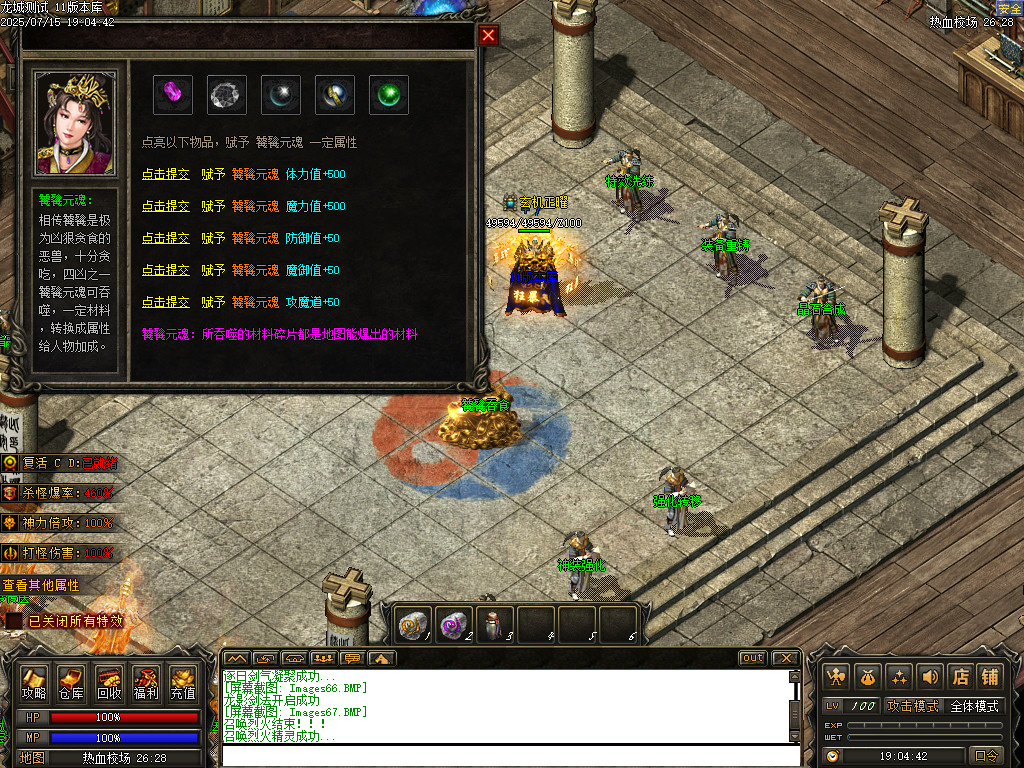Image resolution: width=1024 pixels, height=768 pixels.
Task: Open the 仓库 warehouse
Action: pos(71,683)
